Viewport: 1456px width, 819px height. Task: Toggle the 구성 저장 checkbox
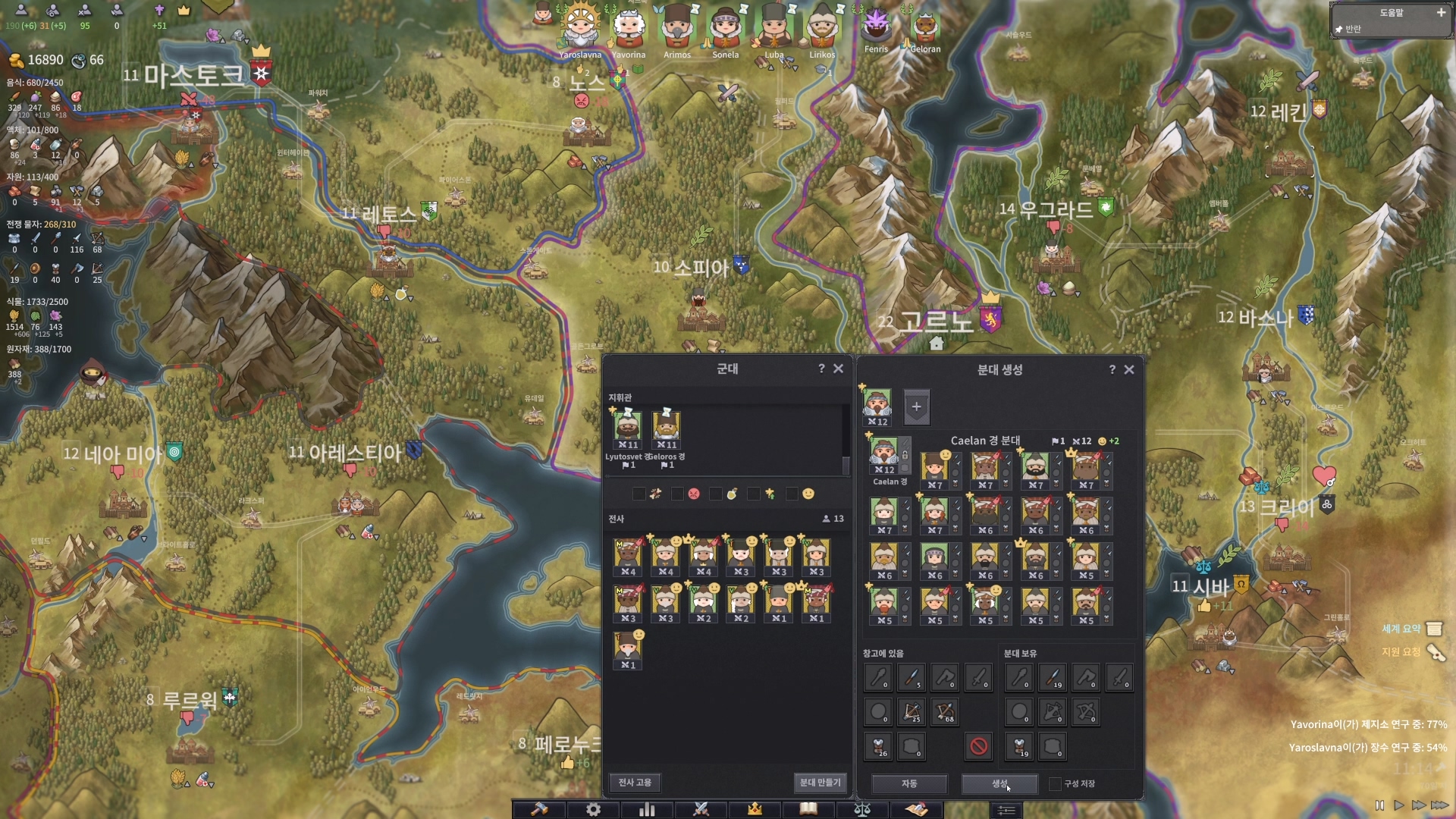point(1055,783)
